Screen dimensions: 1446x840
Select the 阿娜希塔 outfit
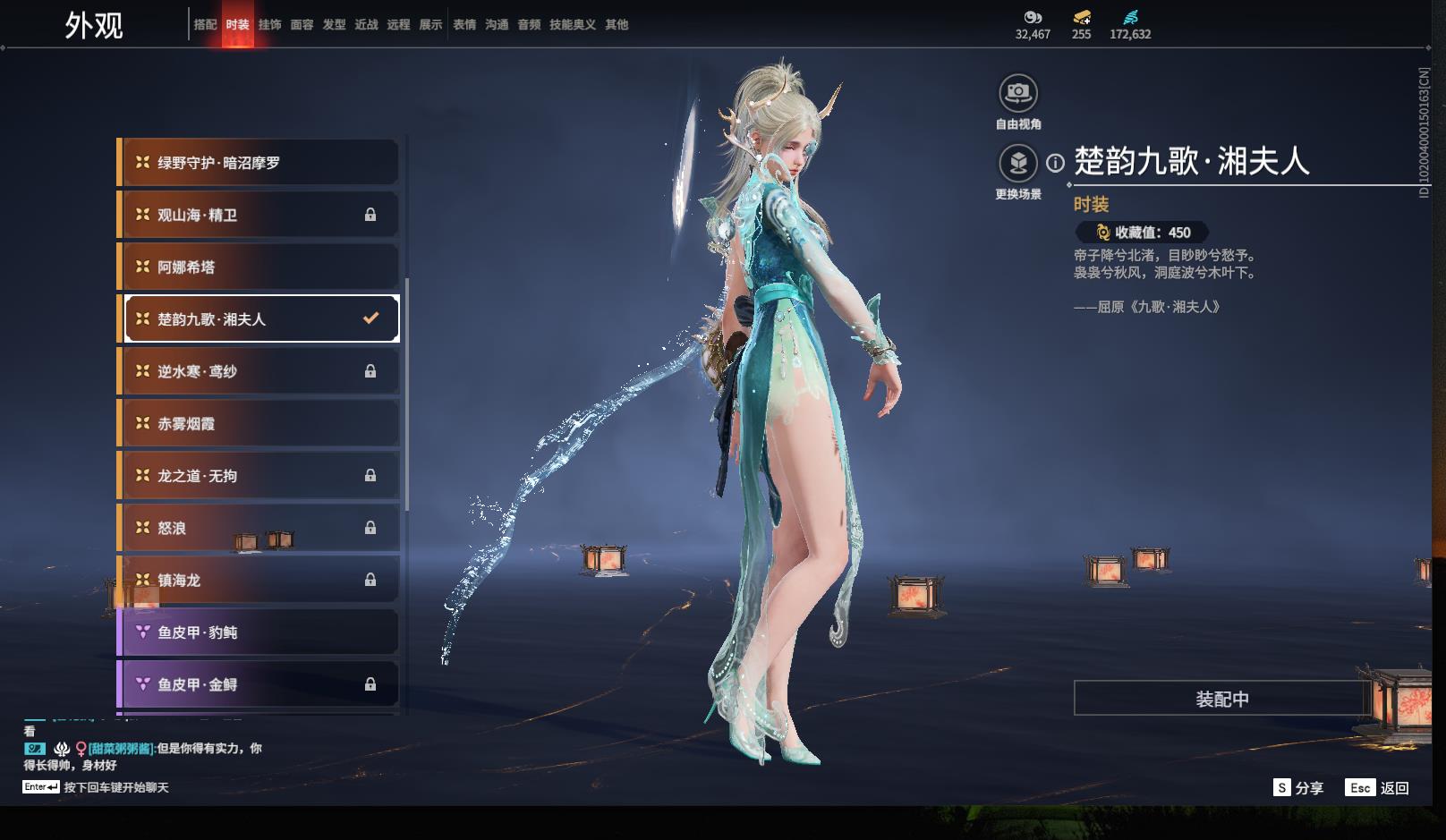click(258, 267)
